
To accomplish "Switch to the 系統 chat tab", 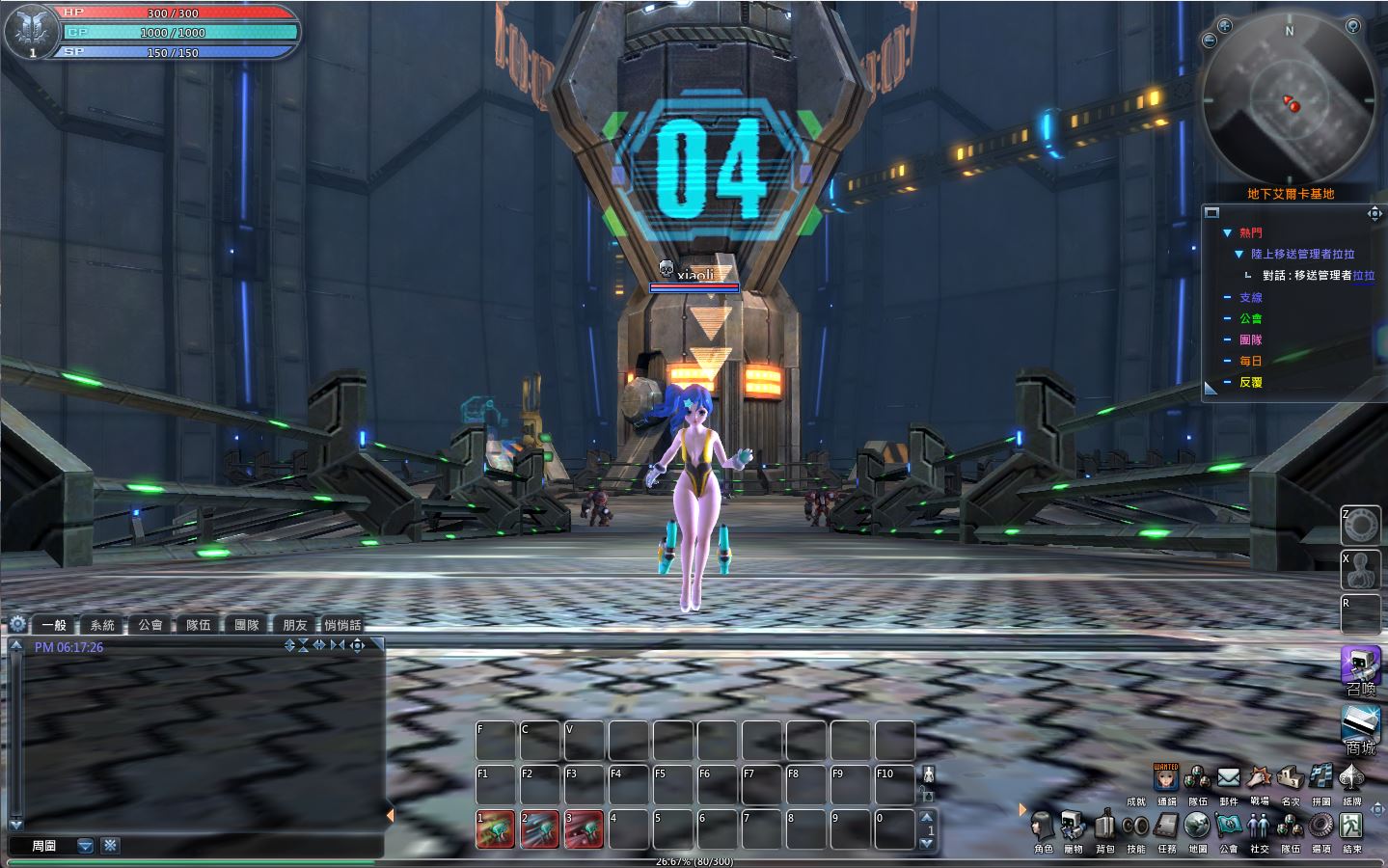I will point(102,625).
